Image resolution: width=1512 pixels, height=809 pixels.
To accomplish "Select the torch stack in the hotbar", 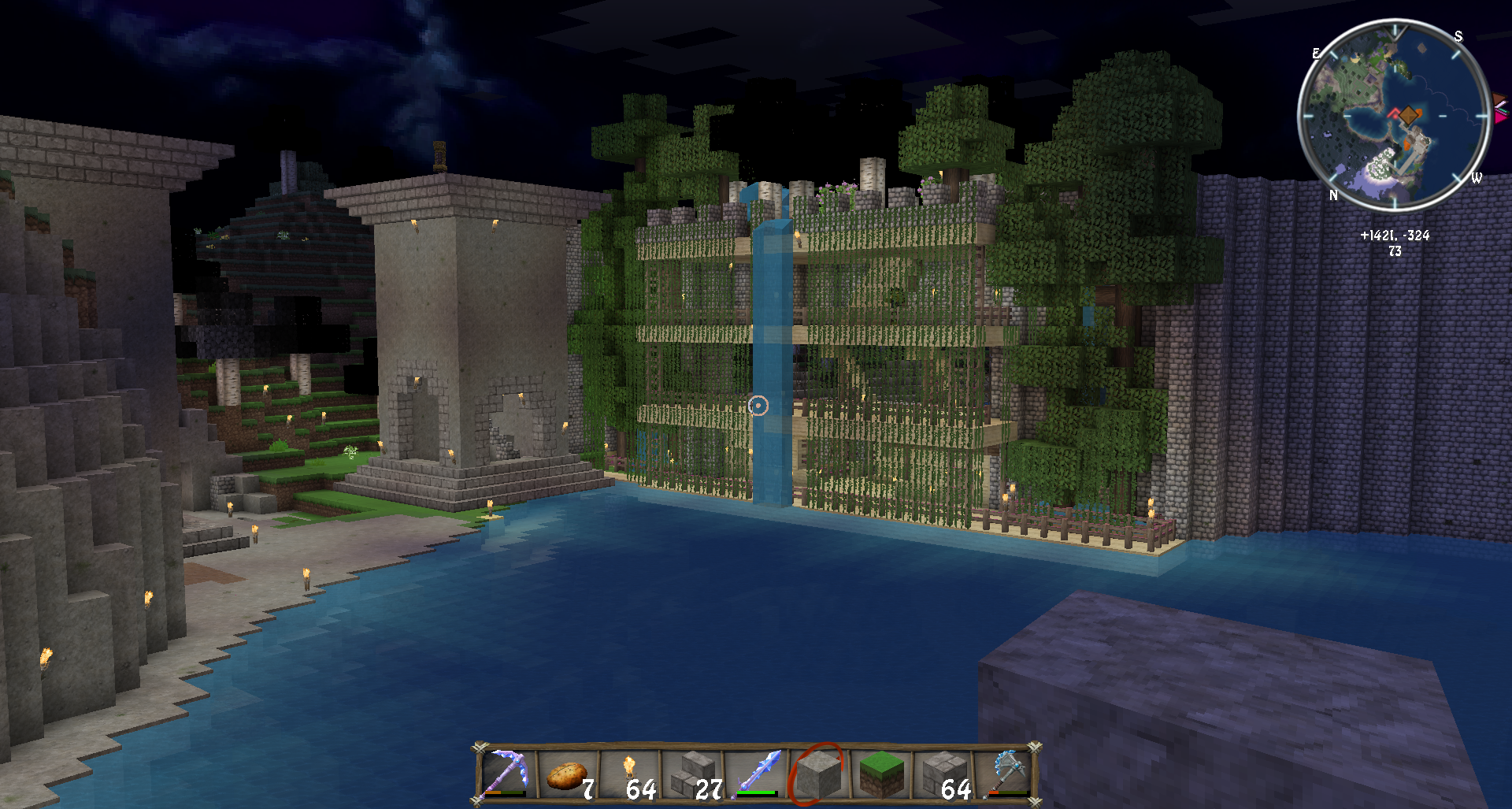I will pyautogui.click(x=630, y=774).
